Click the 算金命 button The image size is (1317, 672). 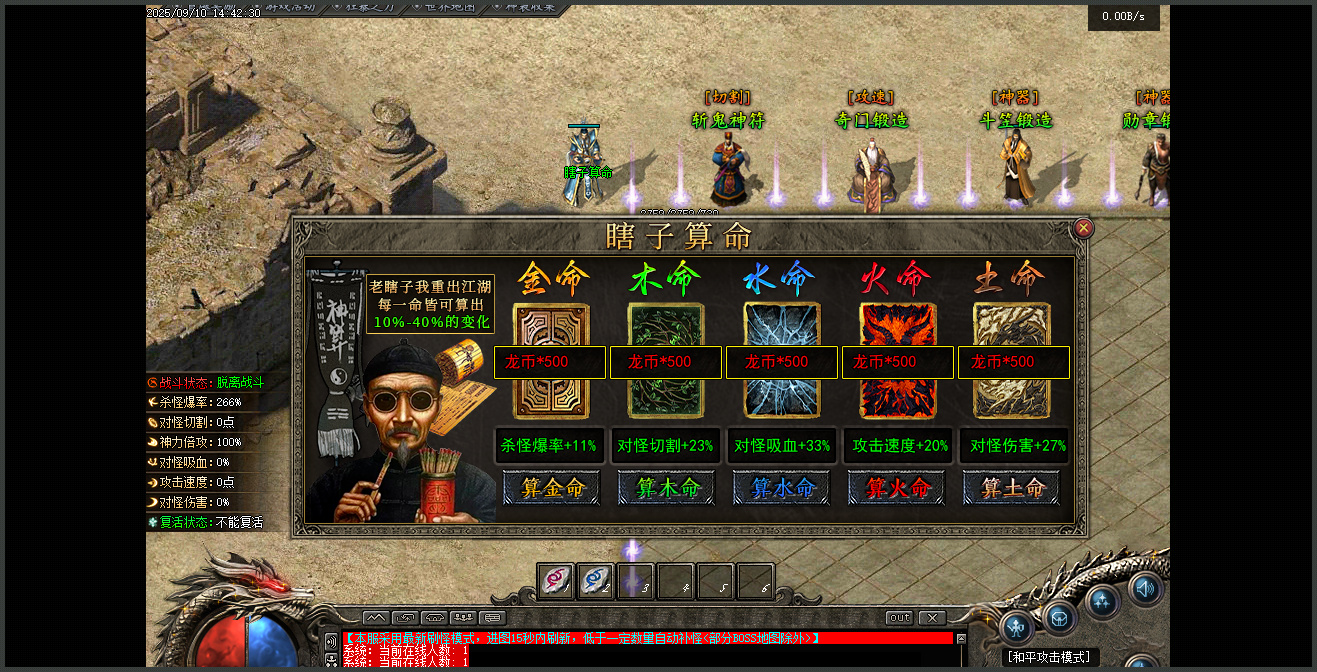[x=551, y=488]
